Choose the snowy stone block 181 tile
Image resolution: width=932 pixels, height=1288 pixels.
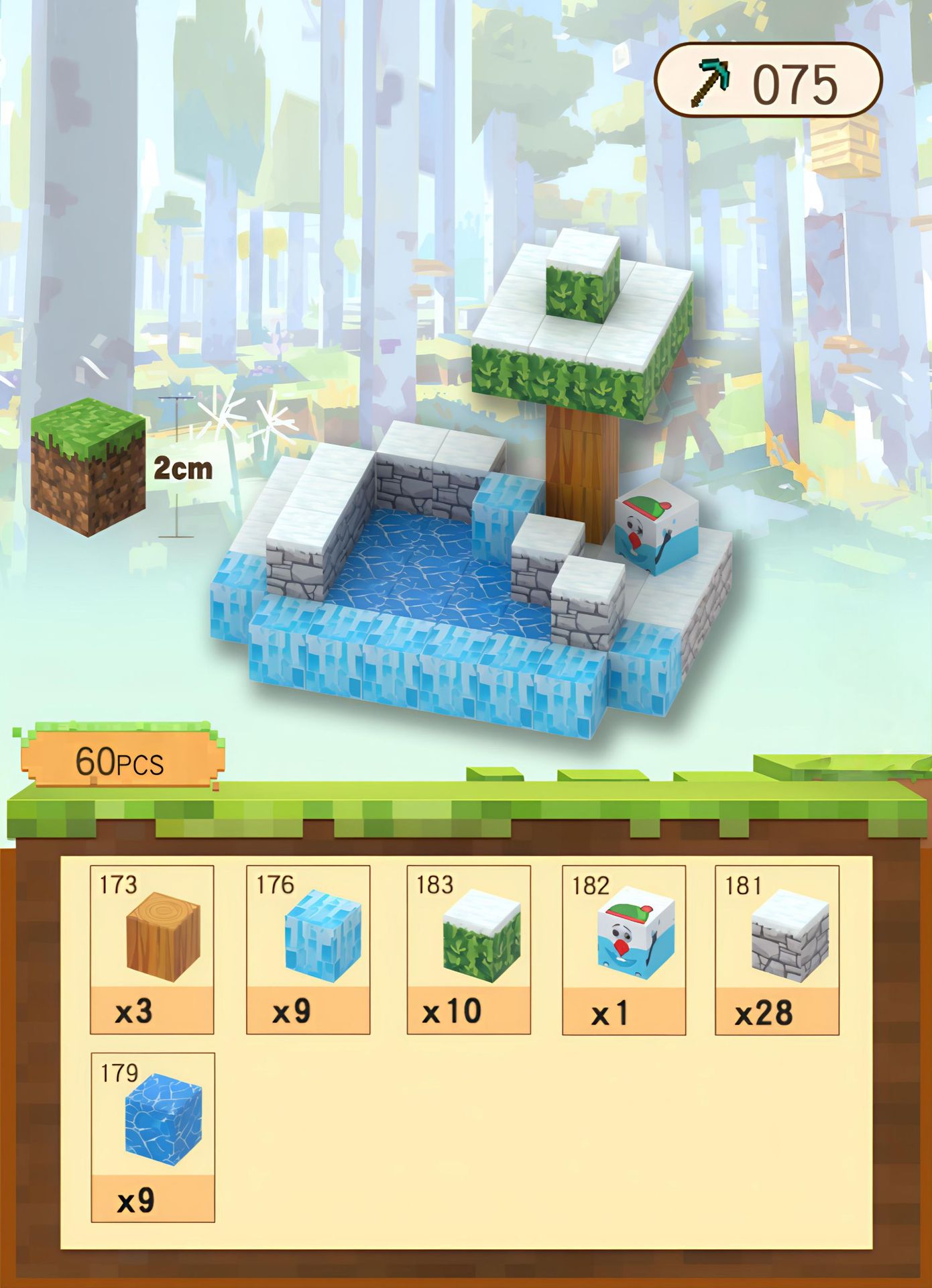click(x=776, y=949)
